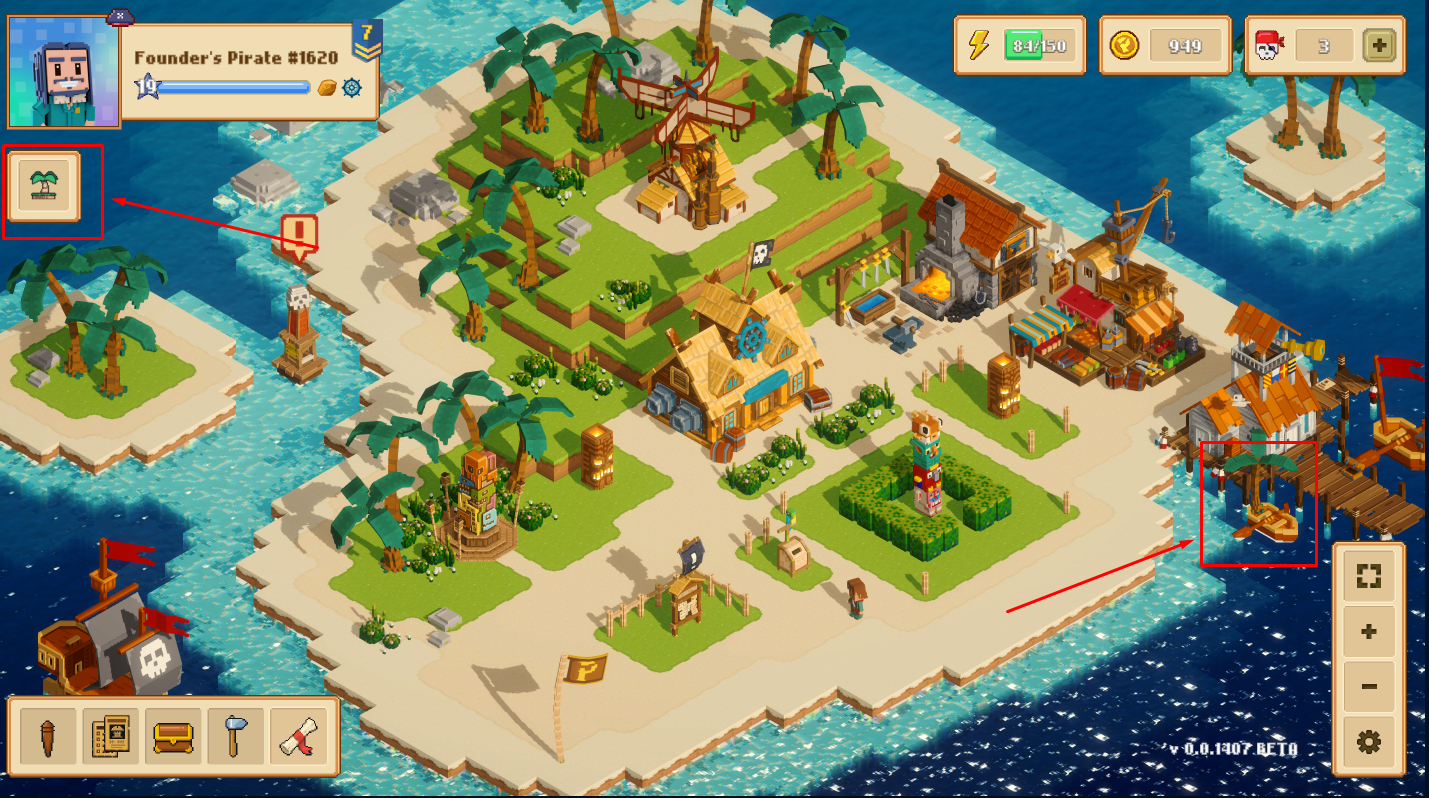This screenshot has width=1429, height=798.
Task: Open the scroll with red ribbon
Action: tap(300, 737)
